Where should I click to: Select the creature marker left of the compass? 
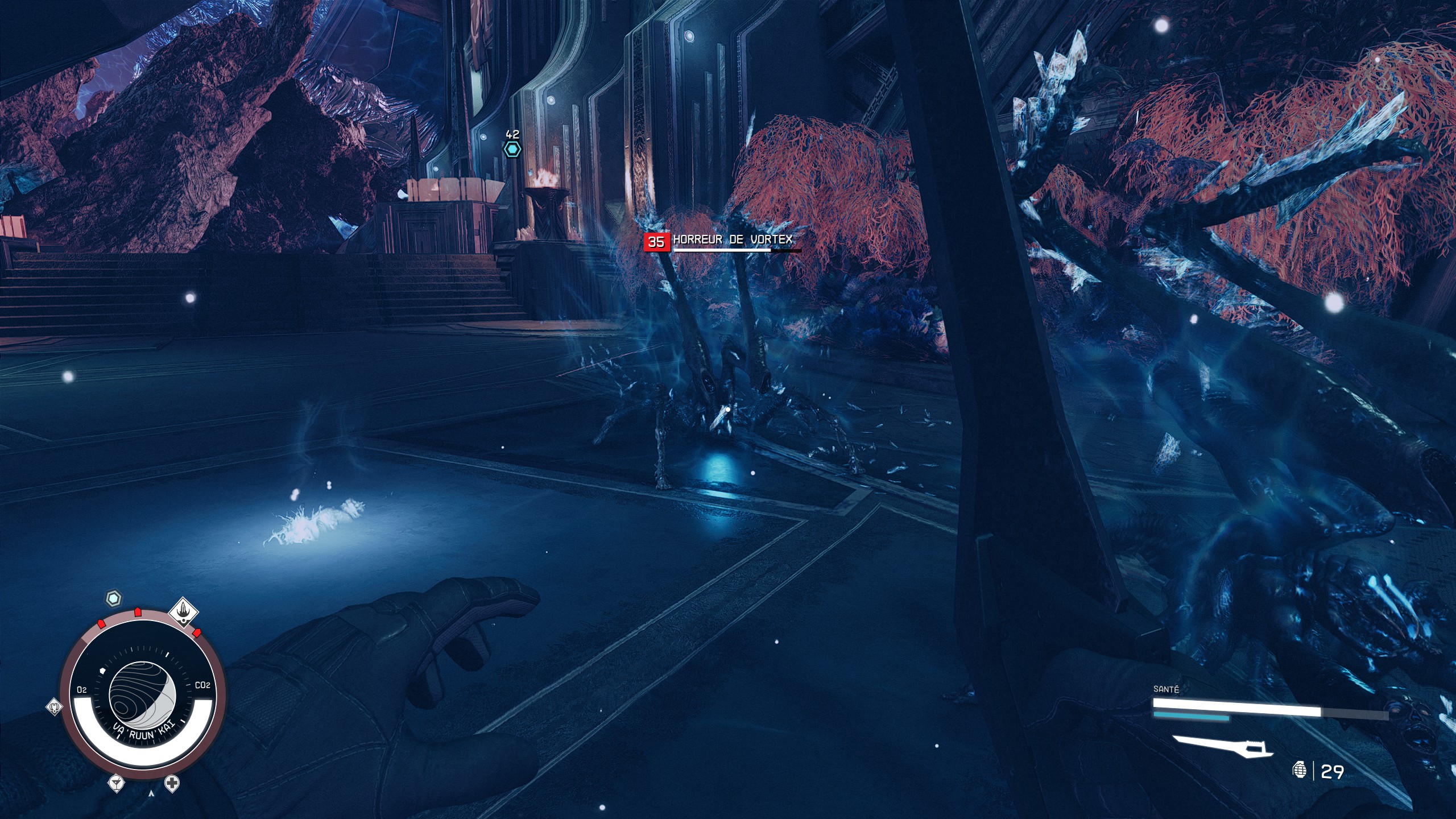tap(55, 707)
